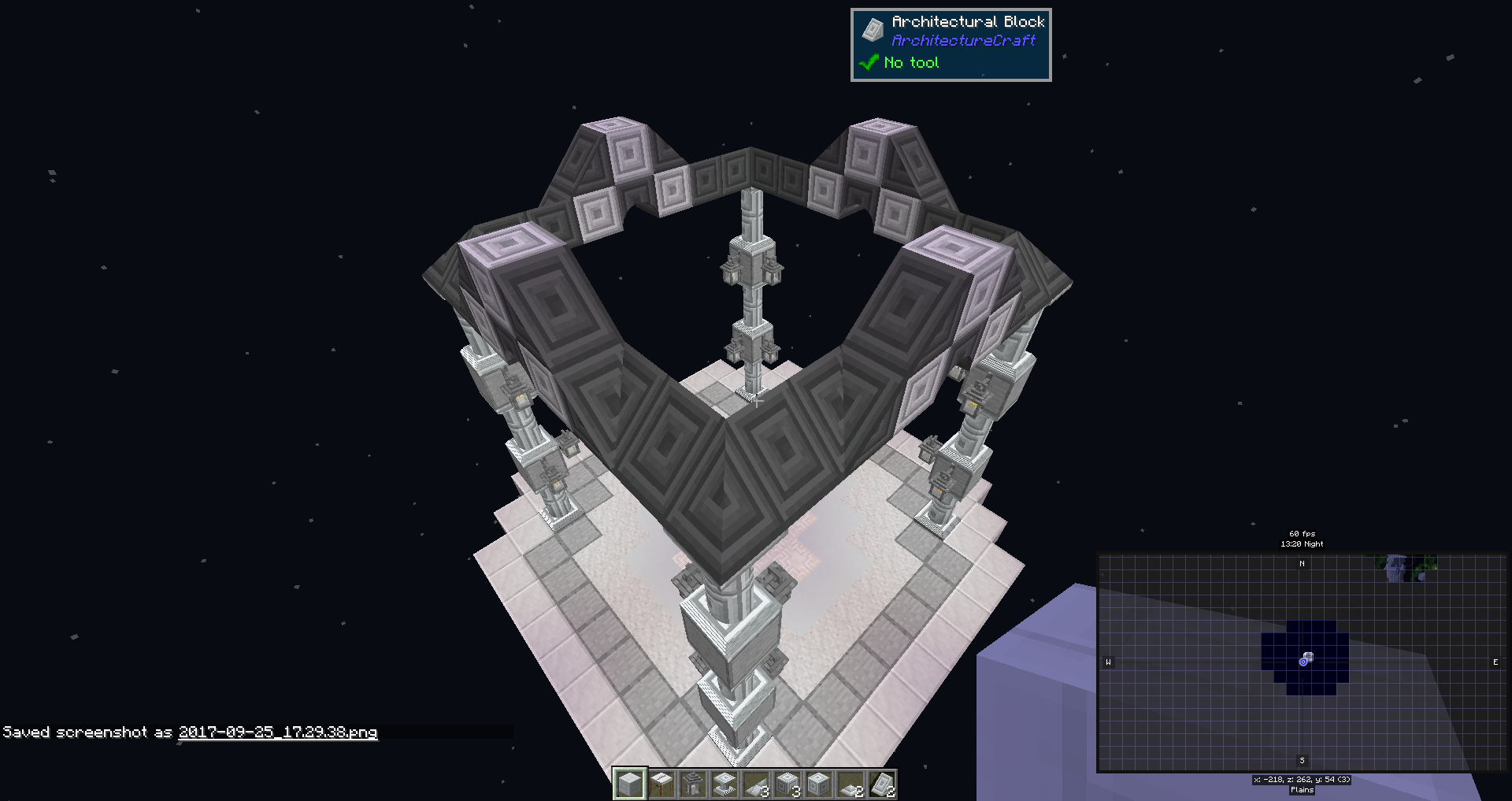This screenshot has width=1512, height=801.
Task: Select the stack of 2 slab pieces
Action: click(x=851, y=784)
